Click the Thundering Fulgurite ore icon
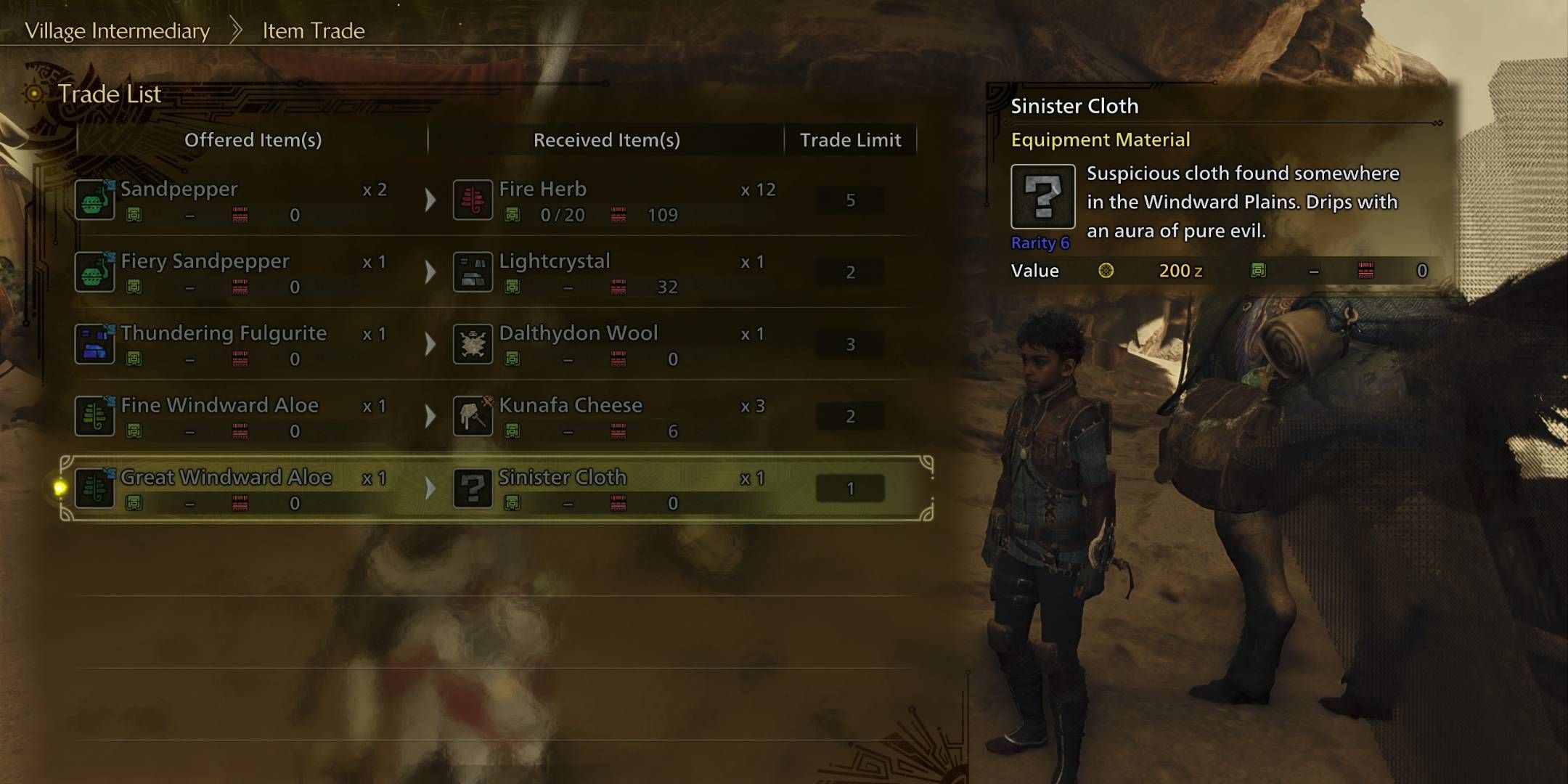The height and width of the screenshot is (784, 1568). [94, 343]
